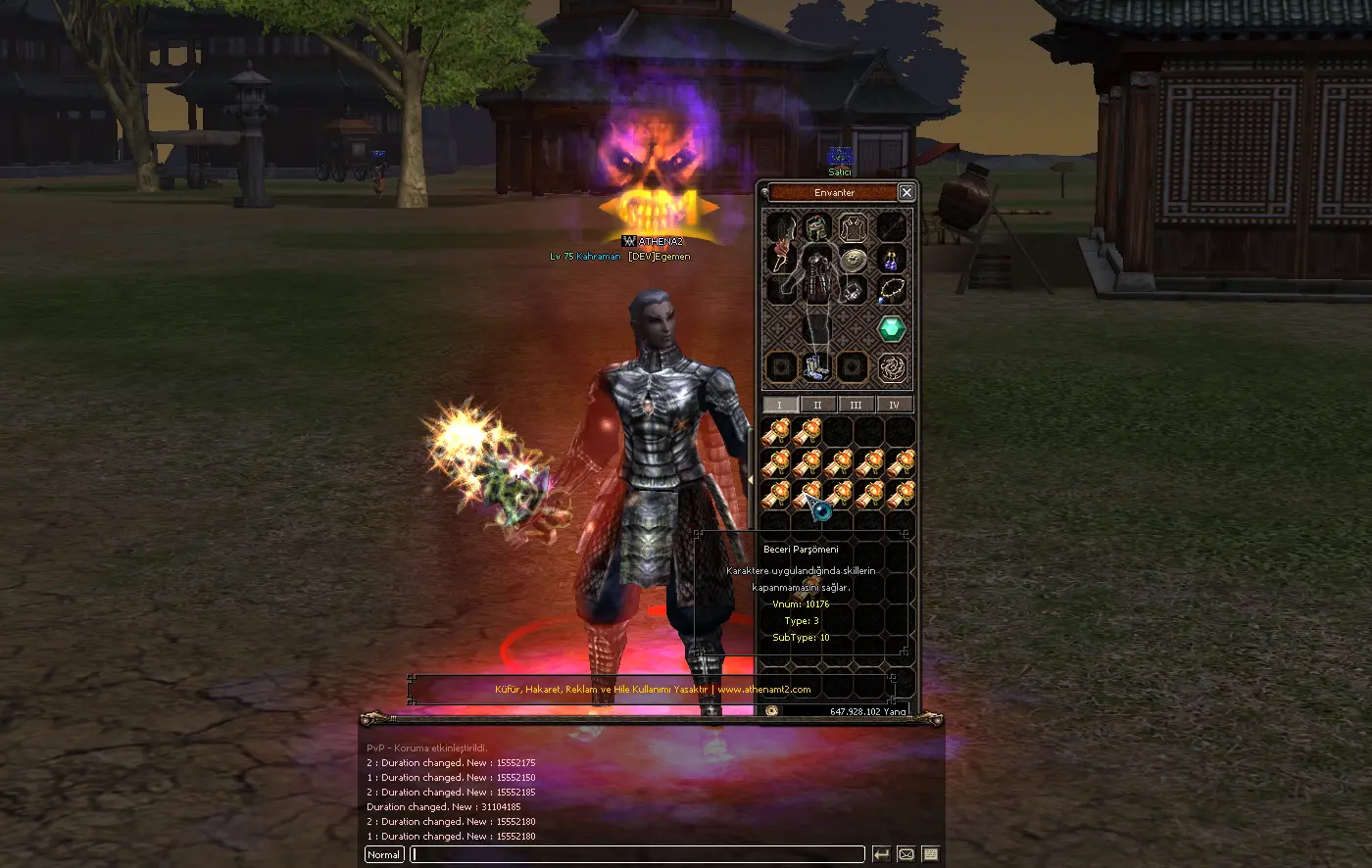Viewport: 1372px width, 868px height.
Task: Click the chat text input field
Action: (x=637, y=854)
